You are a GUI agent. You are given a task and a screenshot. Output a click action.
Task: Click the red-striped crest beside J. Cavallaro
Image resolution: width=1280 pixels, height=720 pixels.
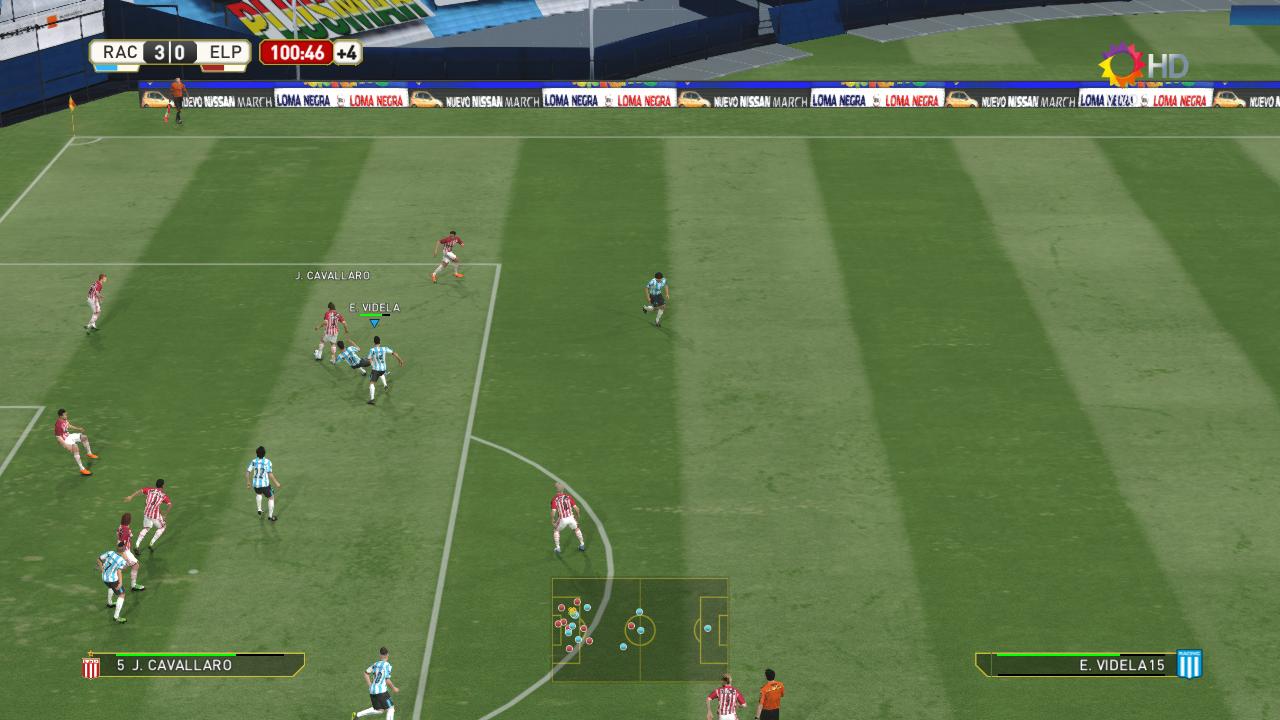pos(91,666)
